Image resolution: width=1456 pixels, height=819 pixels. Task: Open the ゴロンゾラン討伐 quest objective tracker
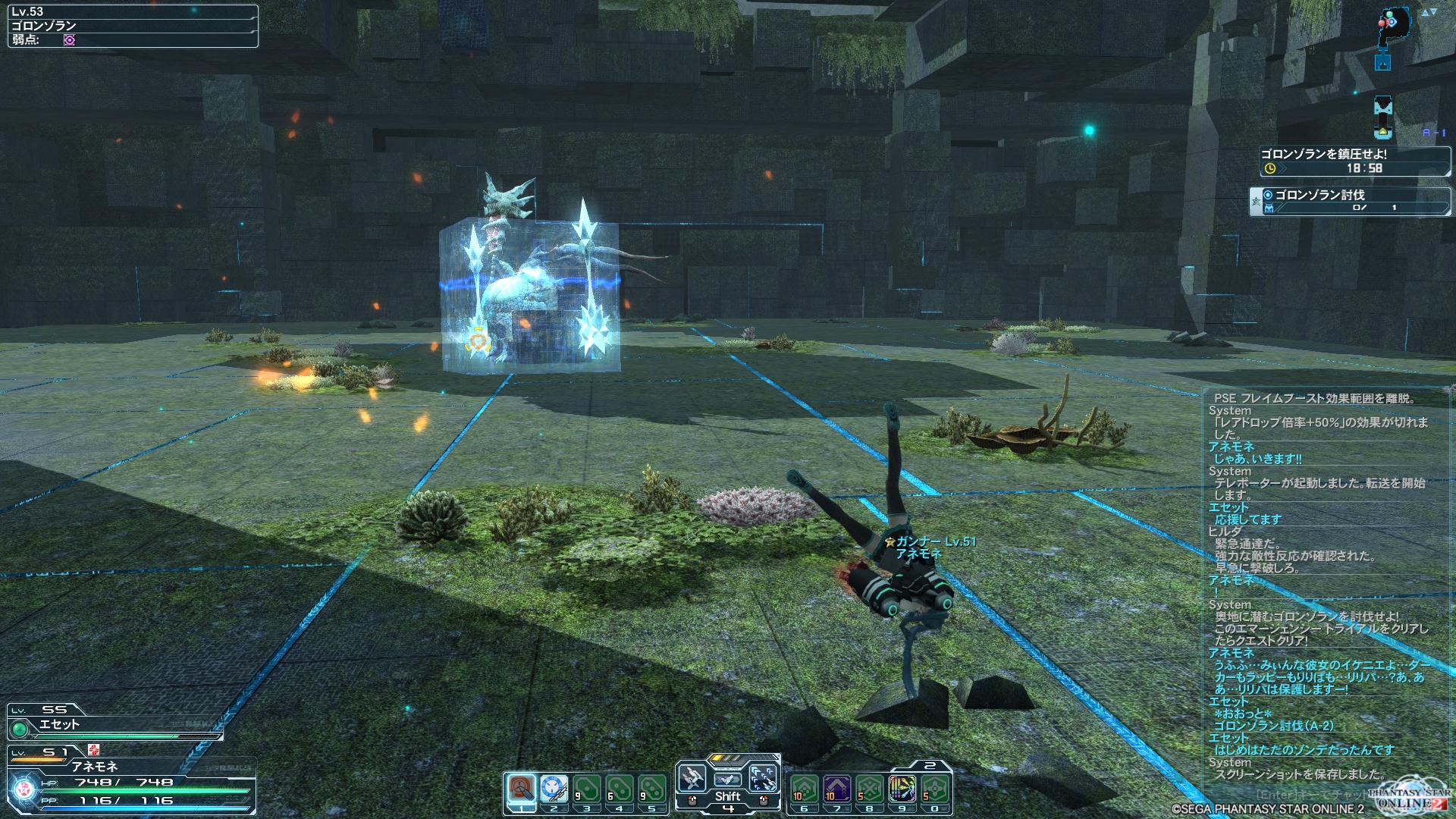[1350, 200]
